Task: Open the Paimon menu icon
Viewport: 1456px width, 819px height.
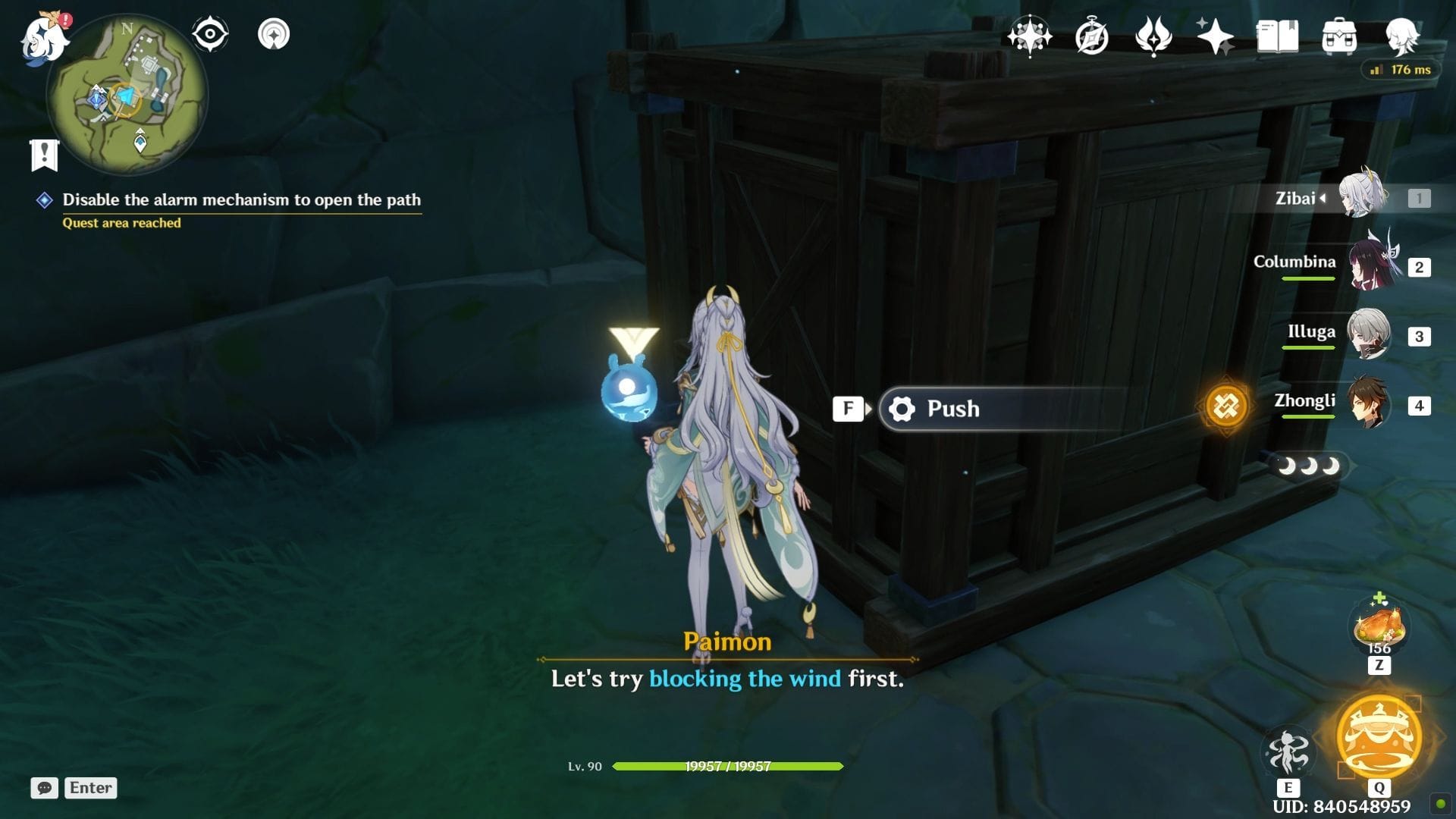Action: pos(44,38)
